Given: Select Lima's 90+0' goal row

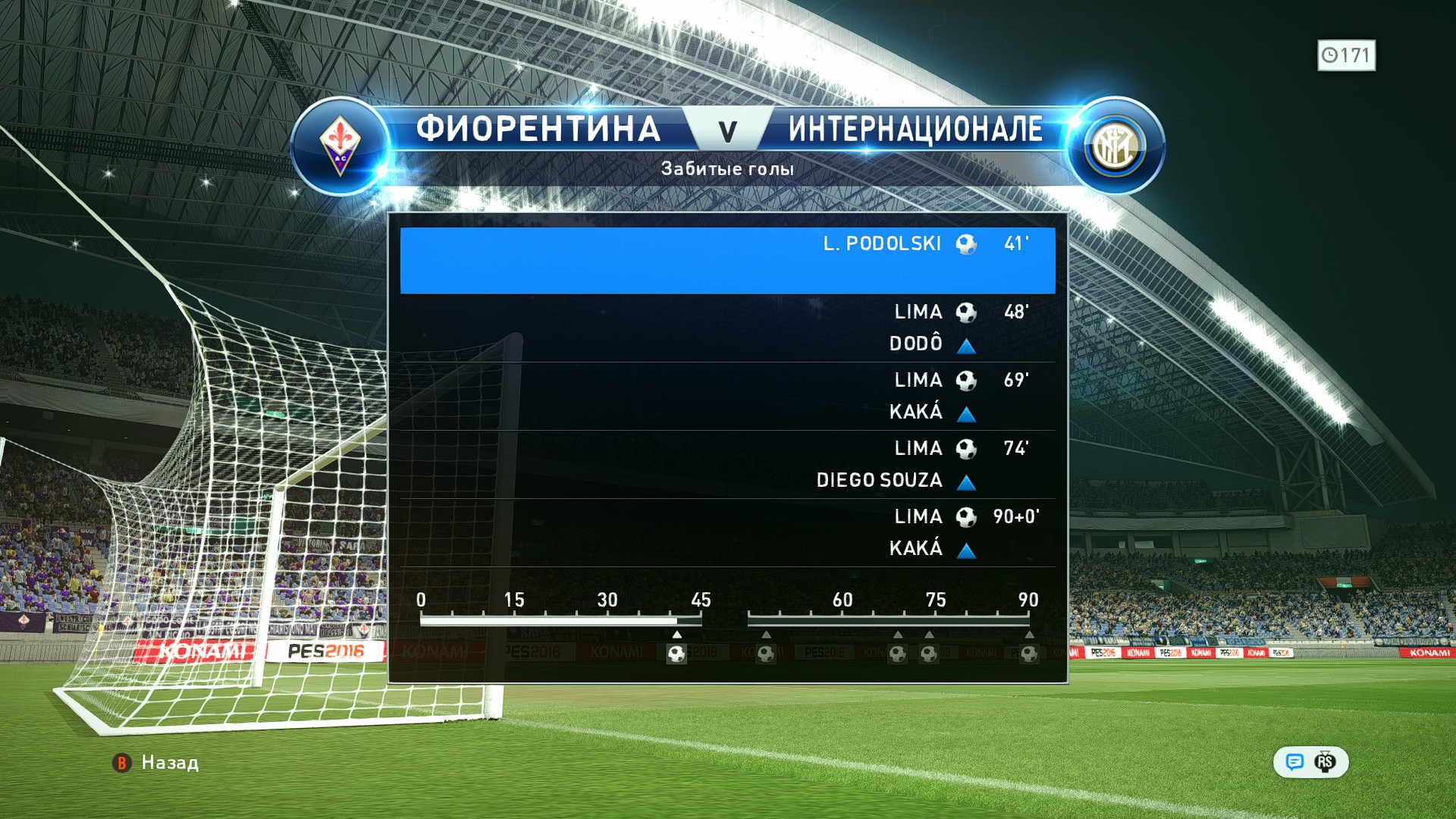Looking at the screenshot, I should pos(727,532).
